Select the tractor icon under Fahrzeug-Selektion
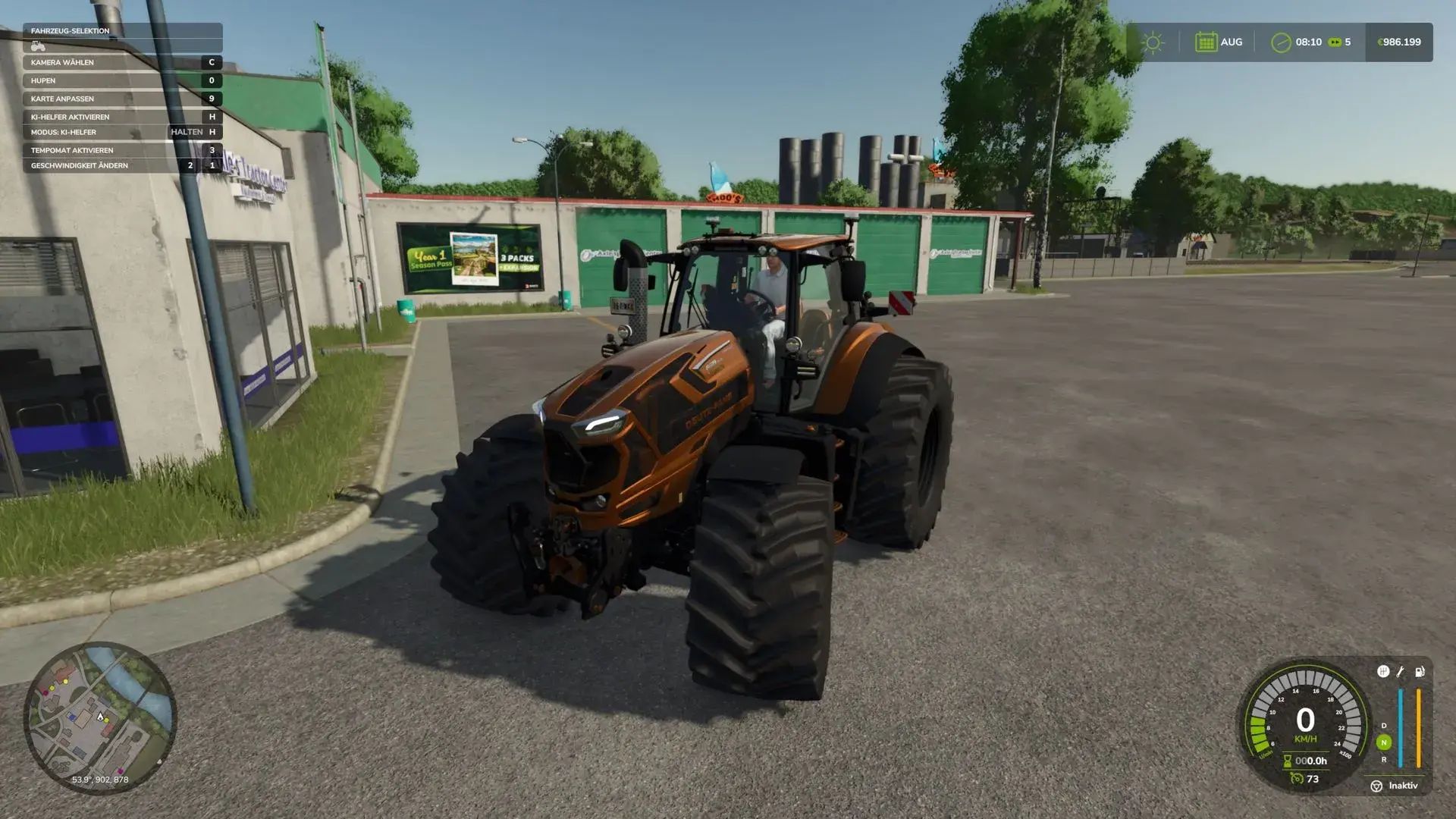Viewport: 1456px width, 819px height. (38, 46)
